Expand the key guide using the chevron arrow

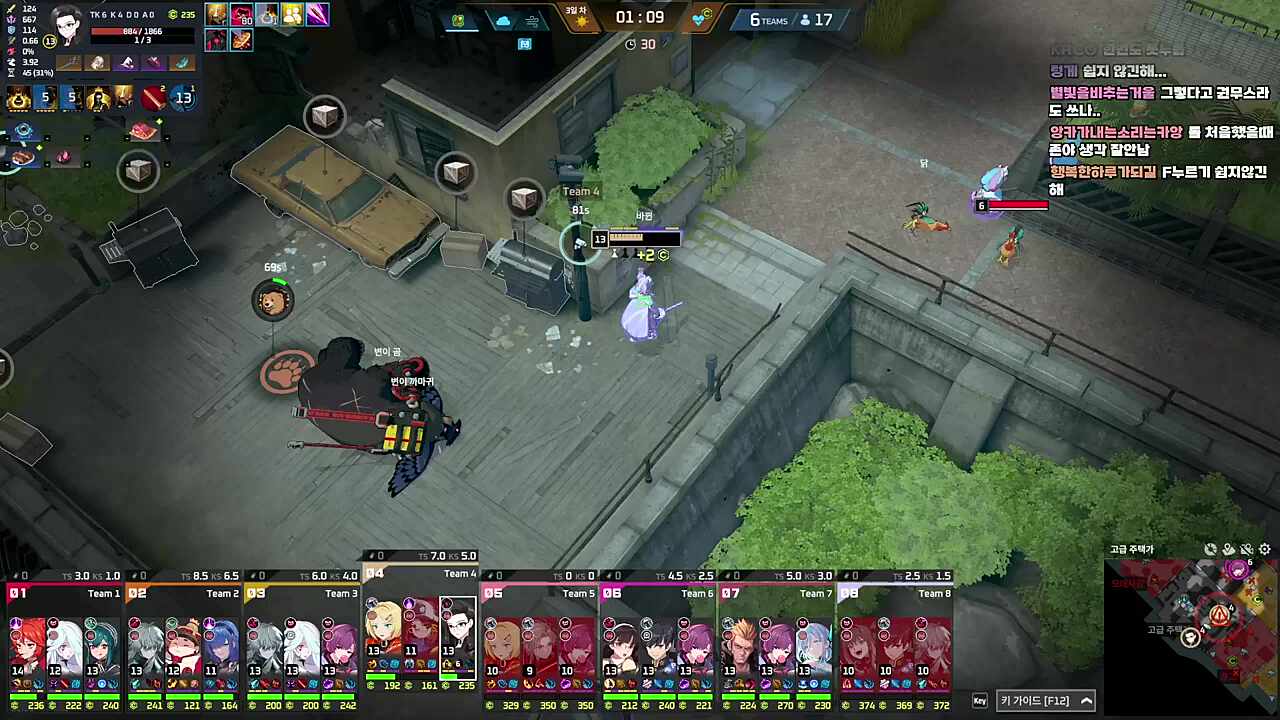click(x=1087, y=700)
